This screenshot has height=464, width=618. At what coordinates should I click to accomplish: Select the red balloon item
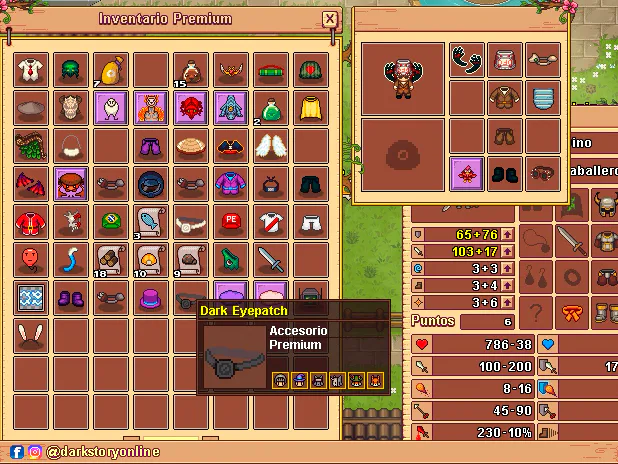pyautogui.click(x=32, y=259)
